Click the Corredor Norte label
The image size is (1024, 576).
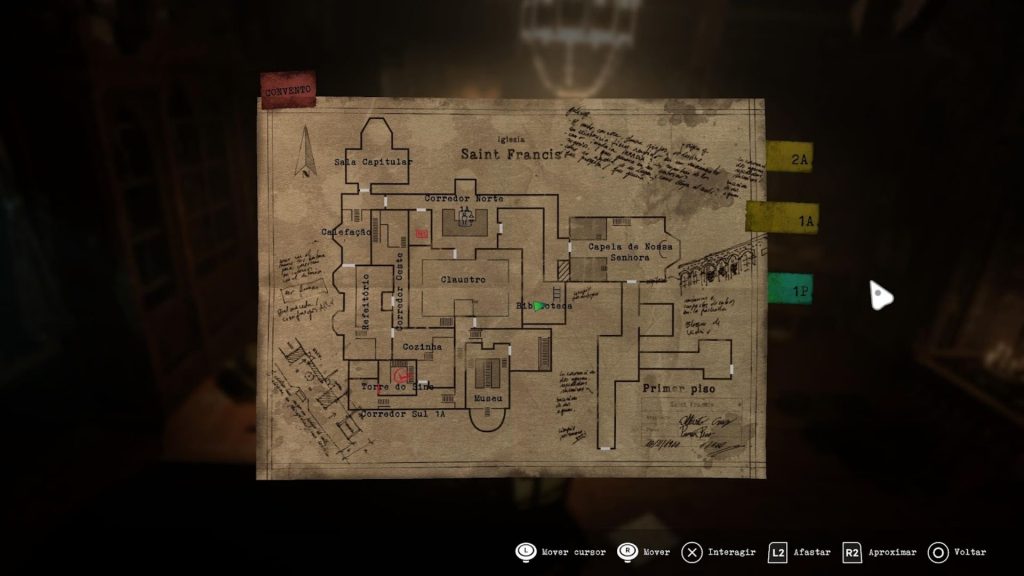(464, 199)
